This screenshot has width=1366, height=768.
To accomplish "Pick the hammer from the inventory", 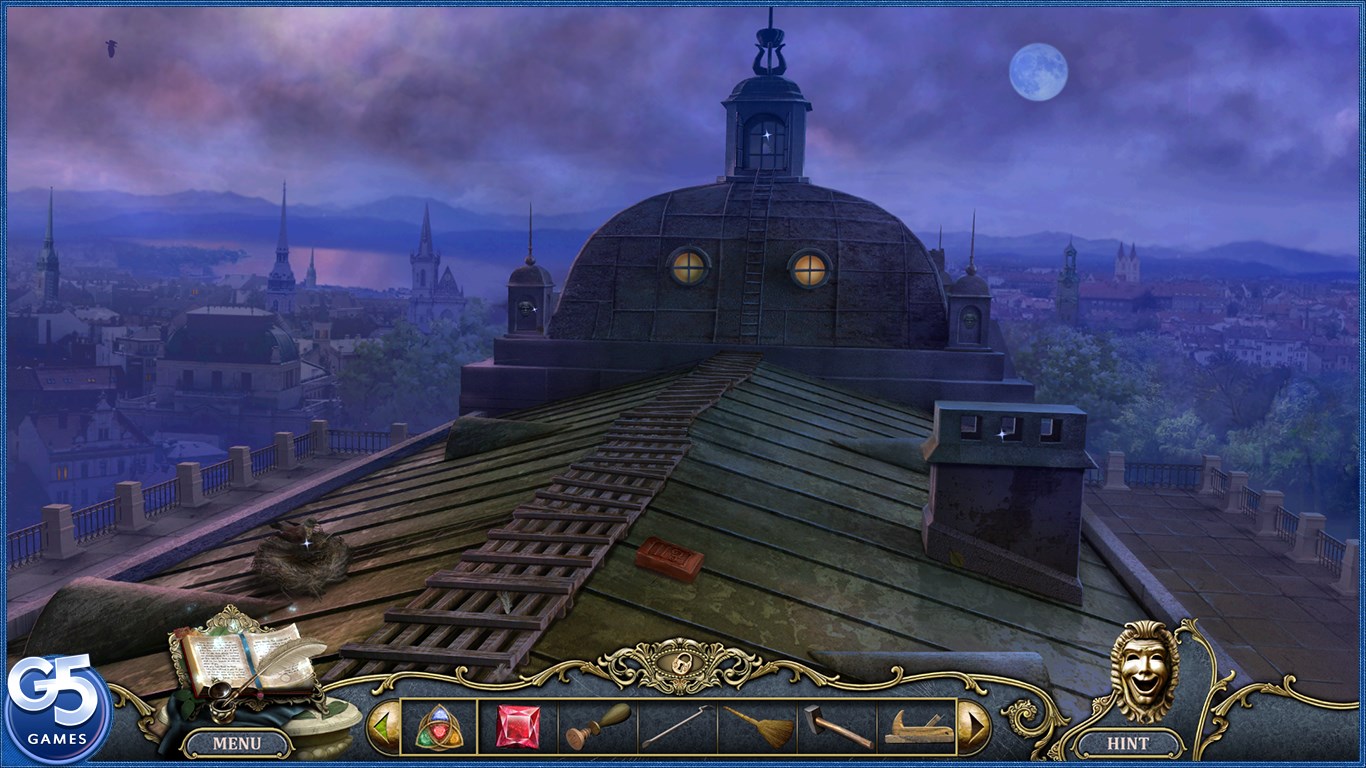I will coord(837,727).
